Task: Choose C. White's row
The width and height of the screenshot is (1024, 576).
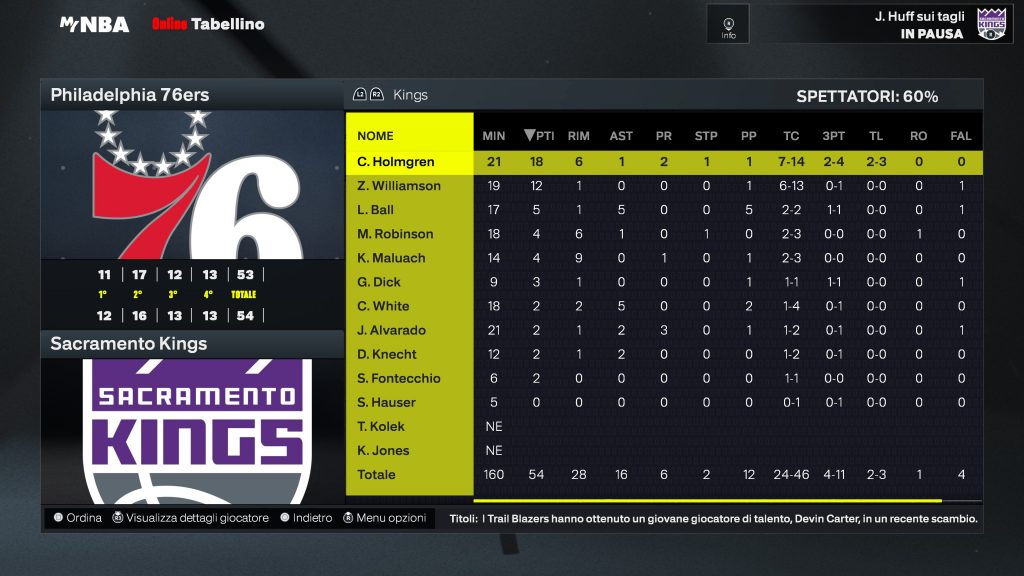Action: coord(383,306)
